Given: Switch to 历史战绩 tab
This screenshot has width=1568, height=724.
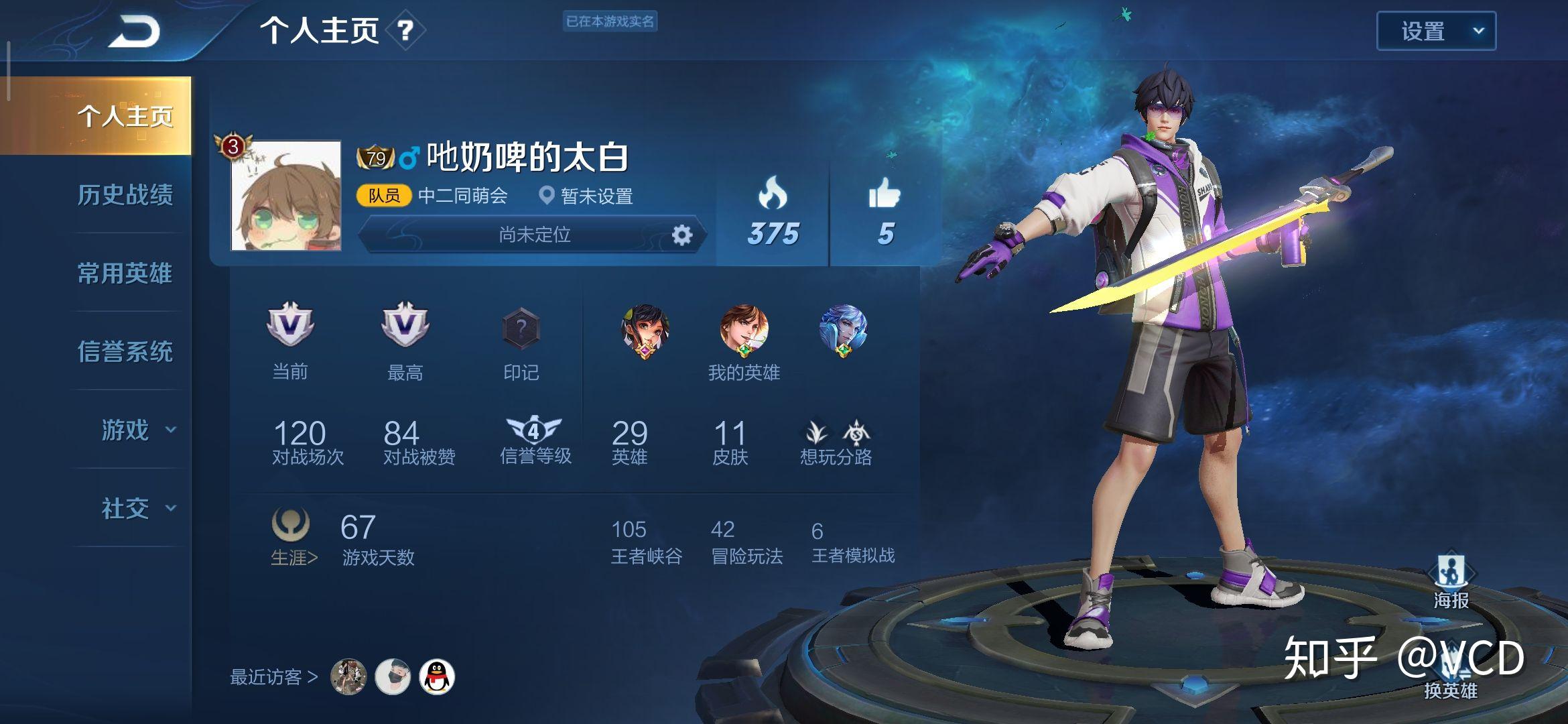Looking at the screenshot, I should click(x=125, y=195).
